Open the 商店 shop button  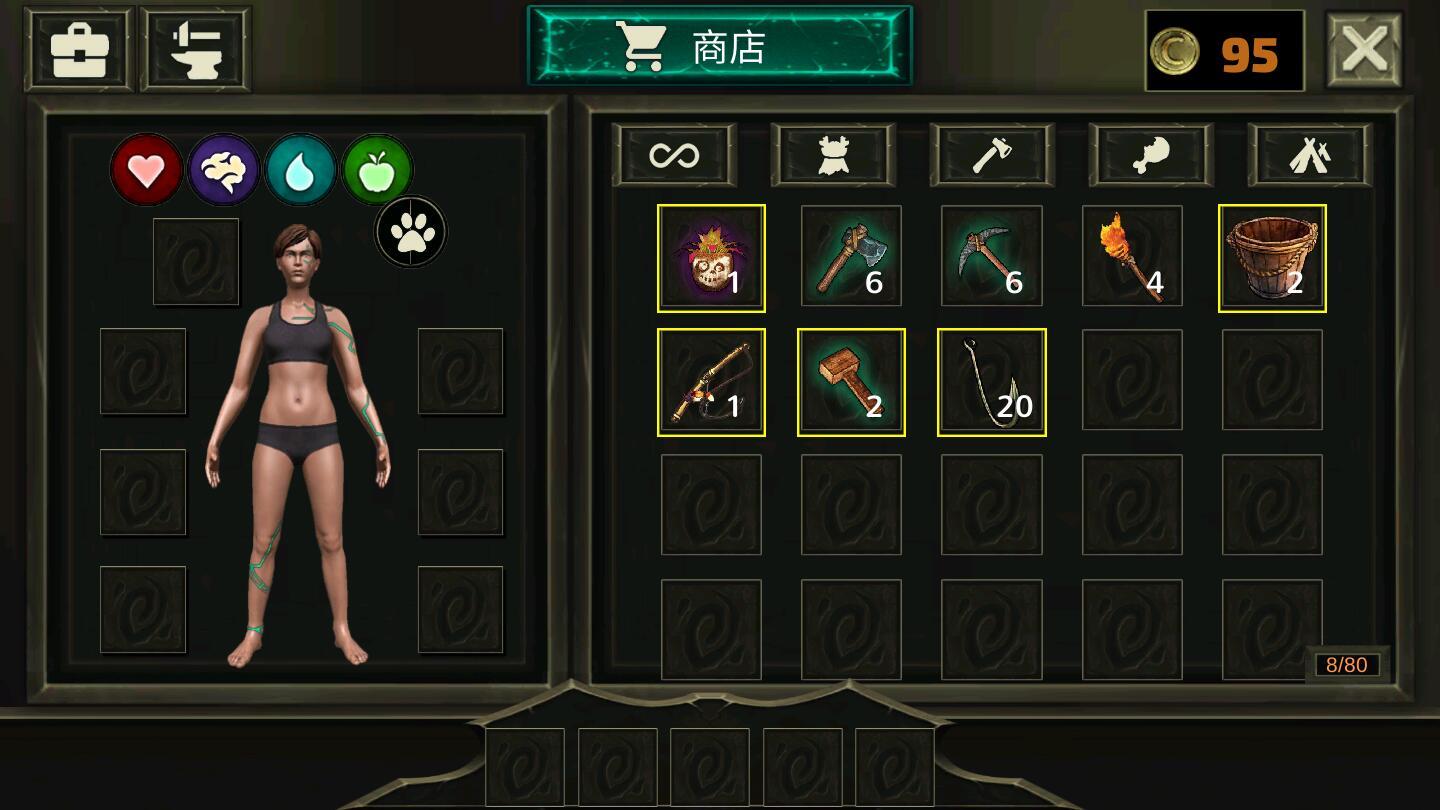click(719, 46)
